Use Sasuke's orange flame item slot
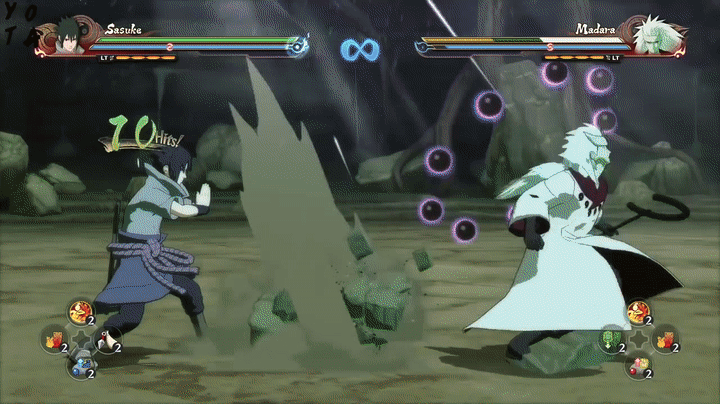720x404 pixels. 54,340
